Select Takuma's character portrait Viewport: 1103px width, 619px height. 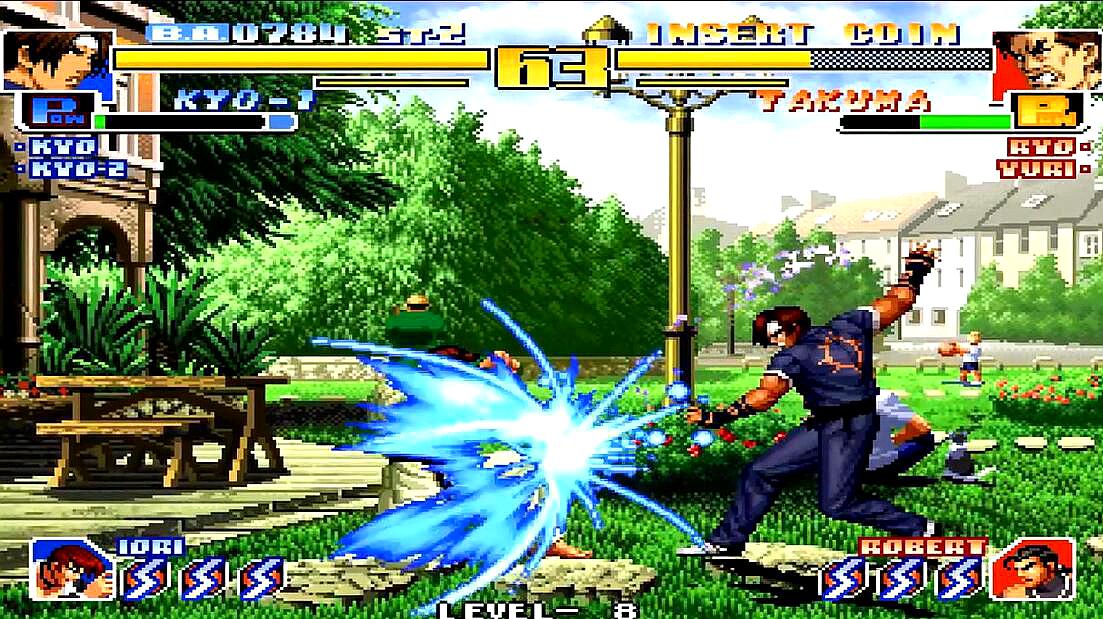click(1046, 62)
